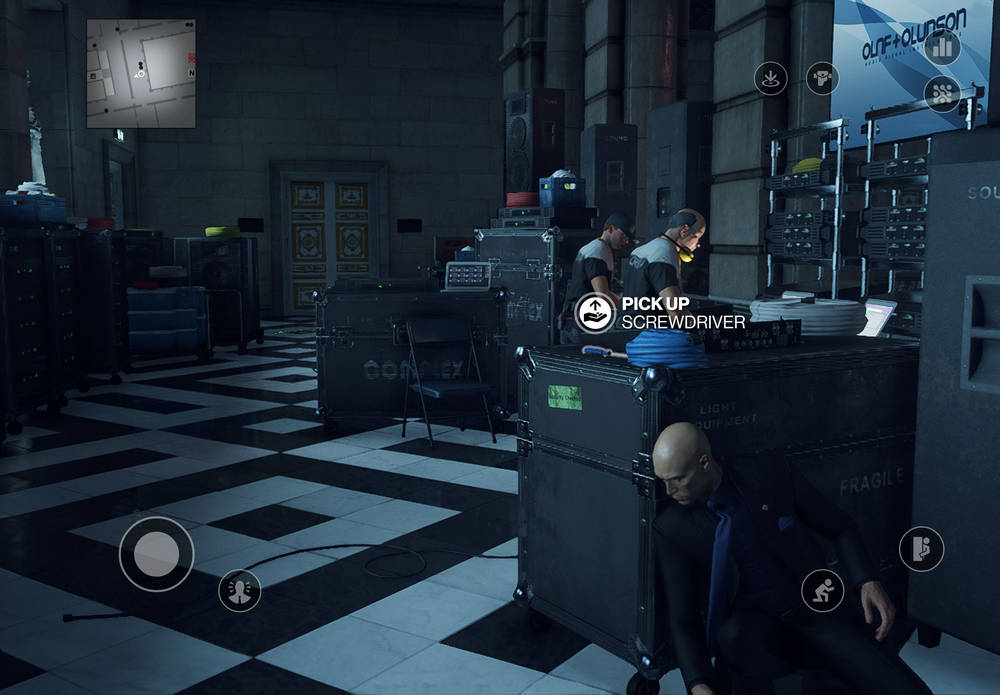Open the connected nodes network button
Image resolution: width=1000 pixels, height=695 pixels.
941,94
